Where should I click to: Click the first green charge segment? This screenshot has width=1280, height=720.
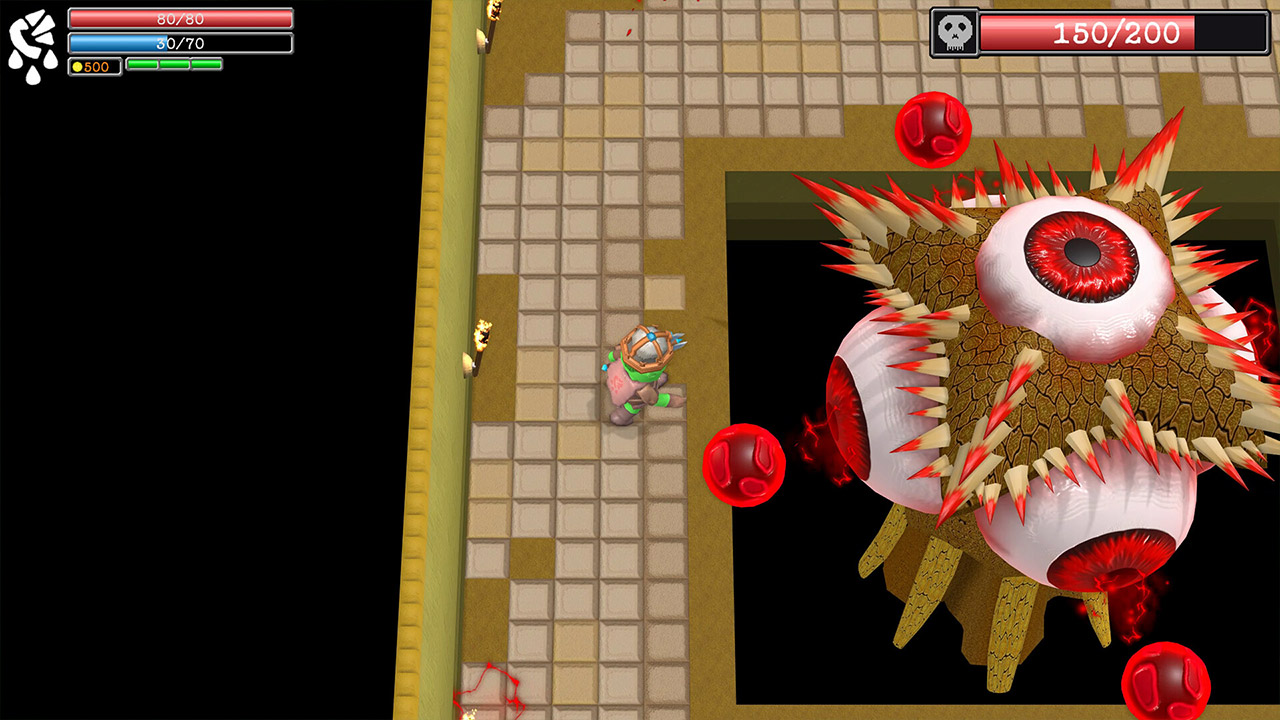[143, 64]
